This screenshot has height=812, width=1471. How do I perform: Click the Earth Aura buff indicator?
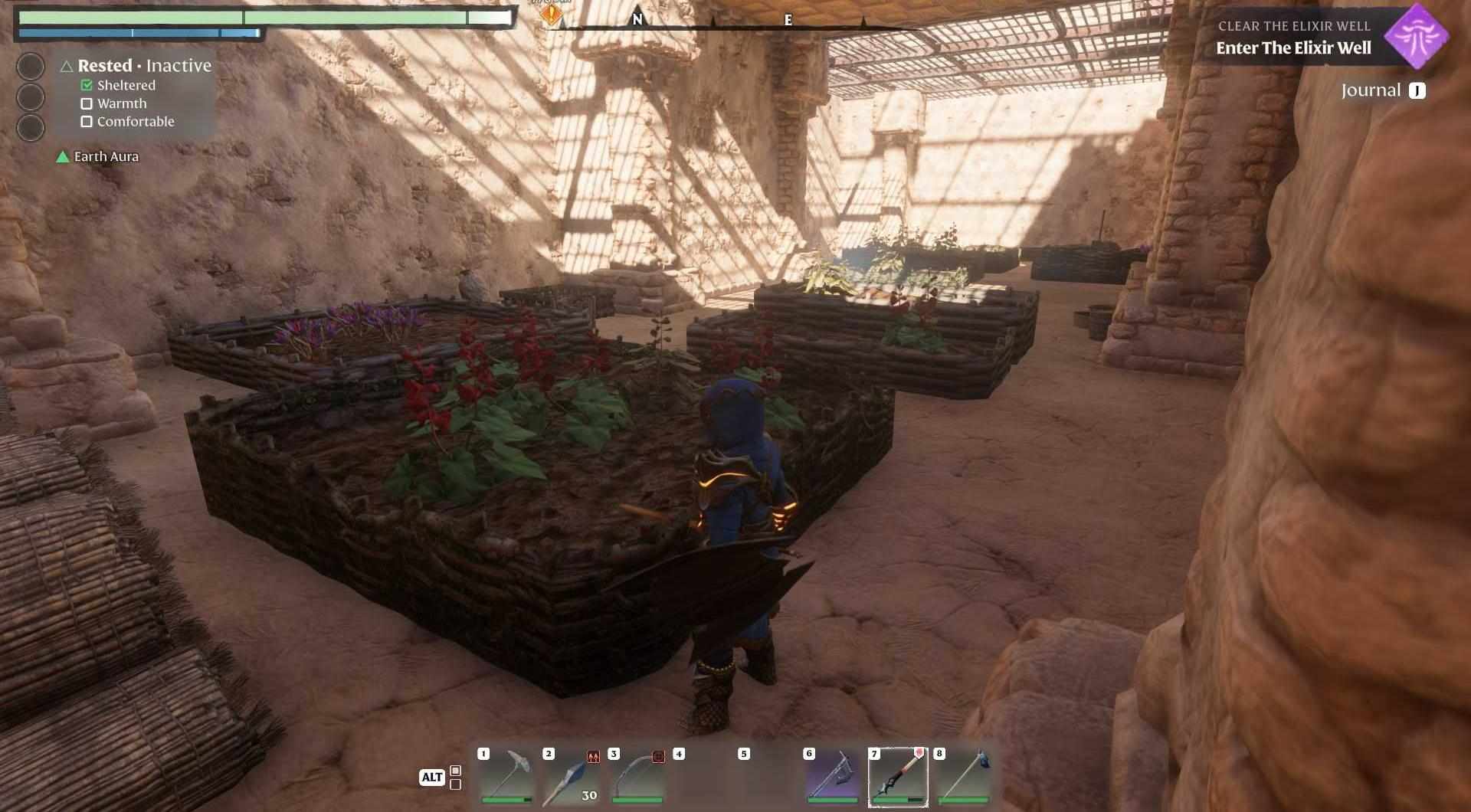(98, 156)
